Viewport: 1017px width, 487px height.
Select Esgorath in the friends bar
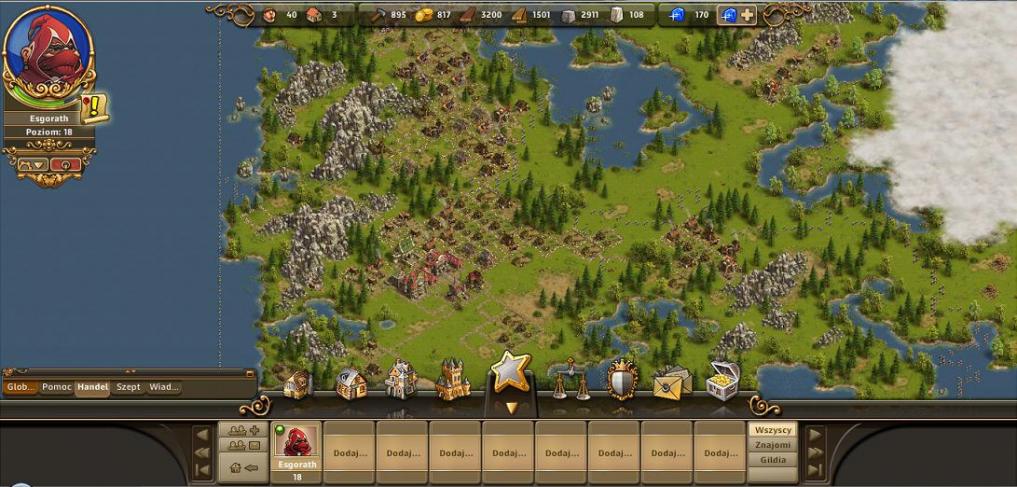[x=296, y=448]
